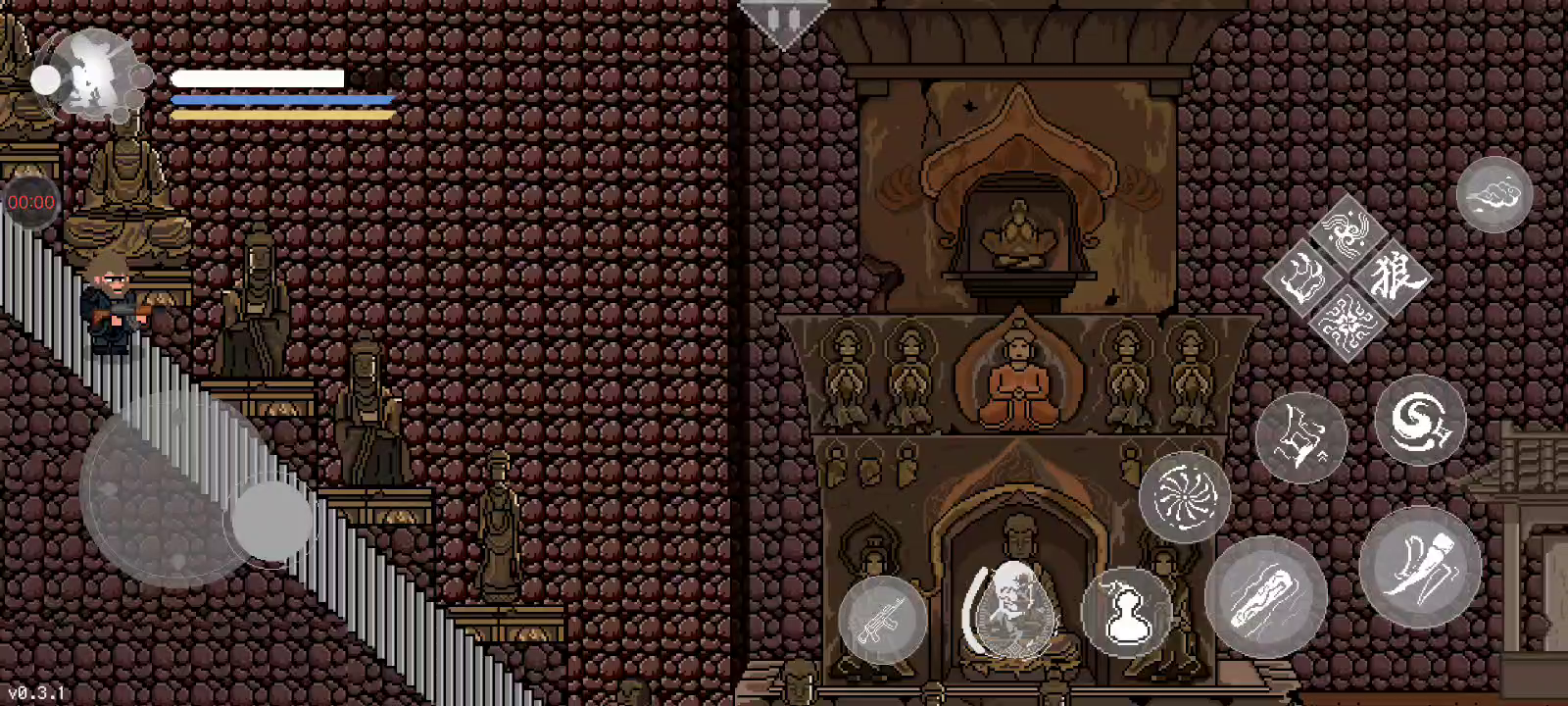Tap the 00:00 screen recorder bubble

coord(30,202)
